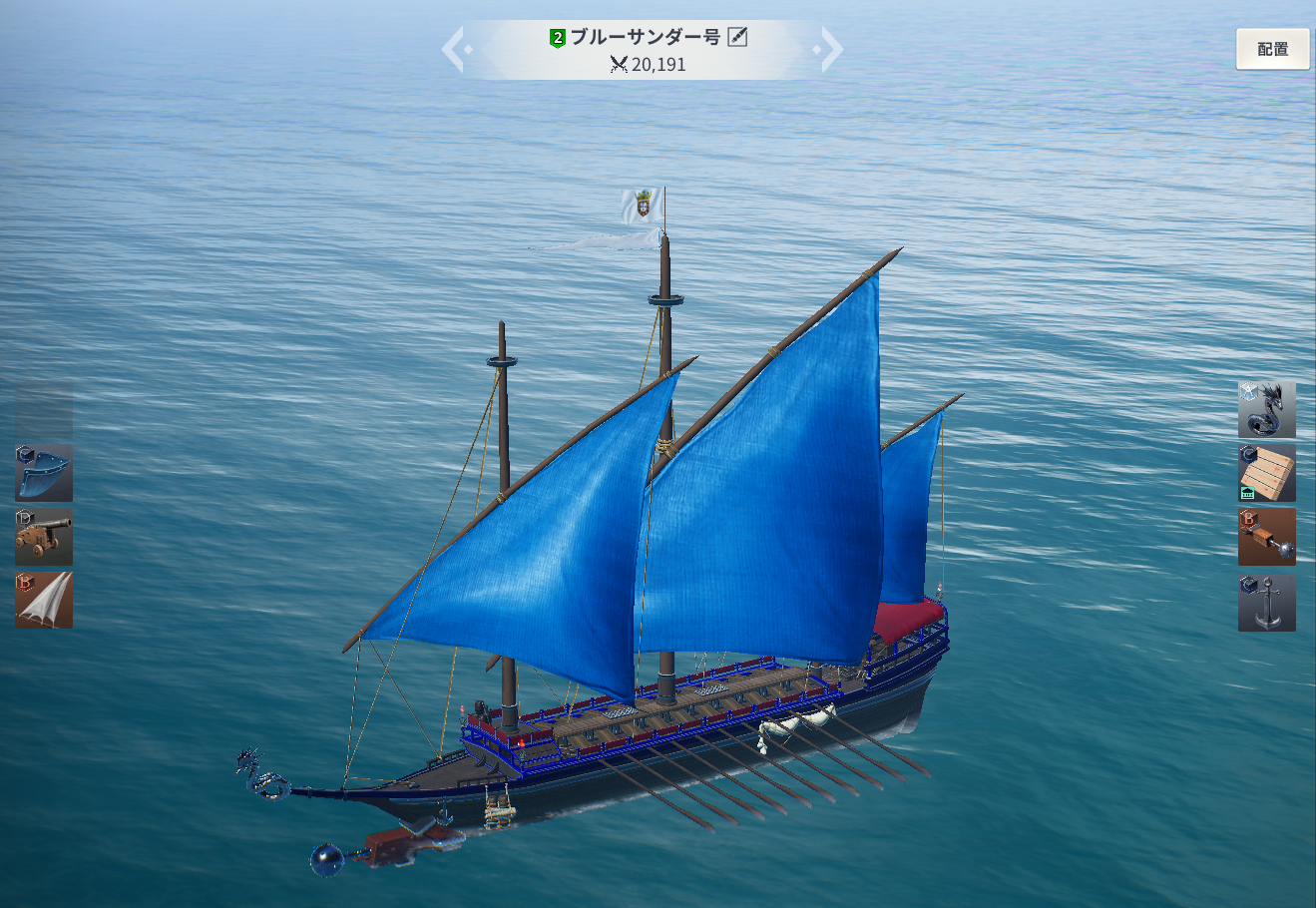Choose the anchor equipment slot
Image resolution: width=1316 pixels, height=908 pixels.
pyautogui.click(x=1266, y=602)
